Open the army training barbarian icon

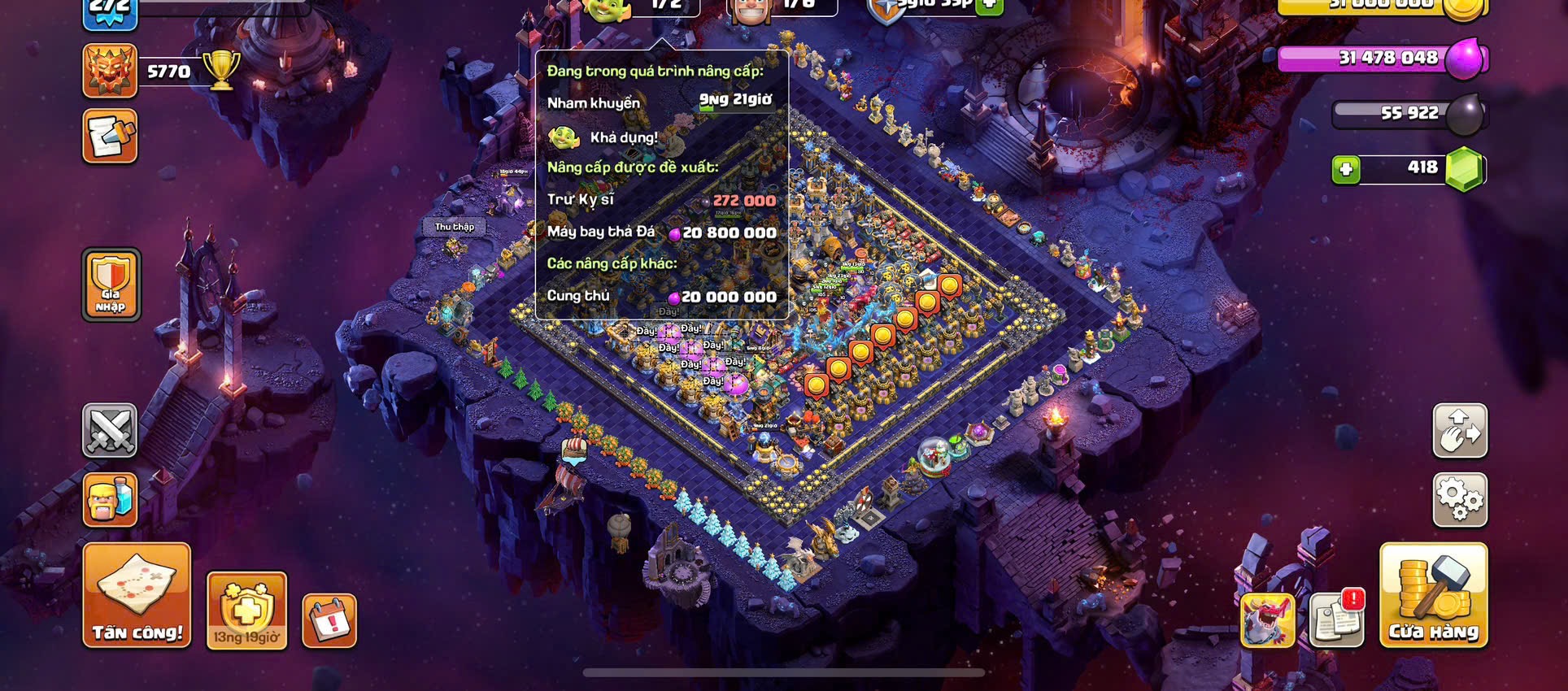pos(110,499)
